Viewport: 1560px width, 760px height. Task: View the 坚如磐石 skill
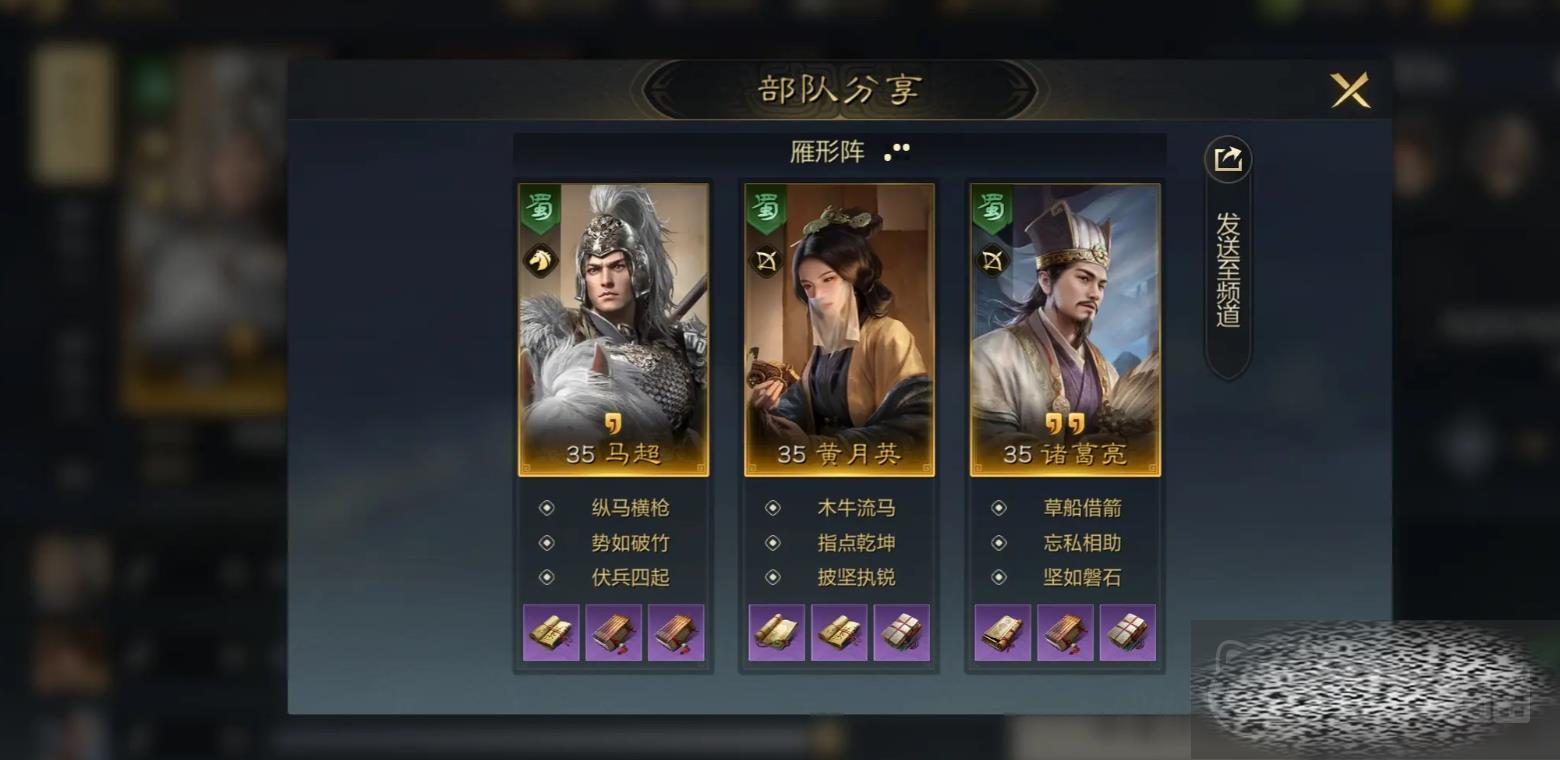click(1081, 577)
